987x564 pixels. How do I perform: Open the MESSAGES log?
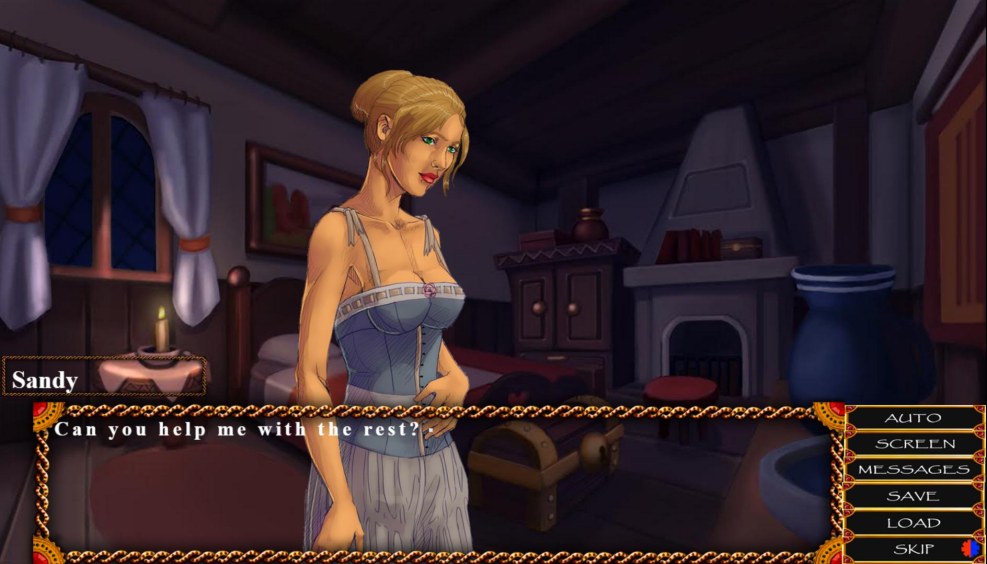click(x=913, y=470)
